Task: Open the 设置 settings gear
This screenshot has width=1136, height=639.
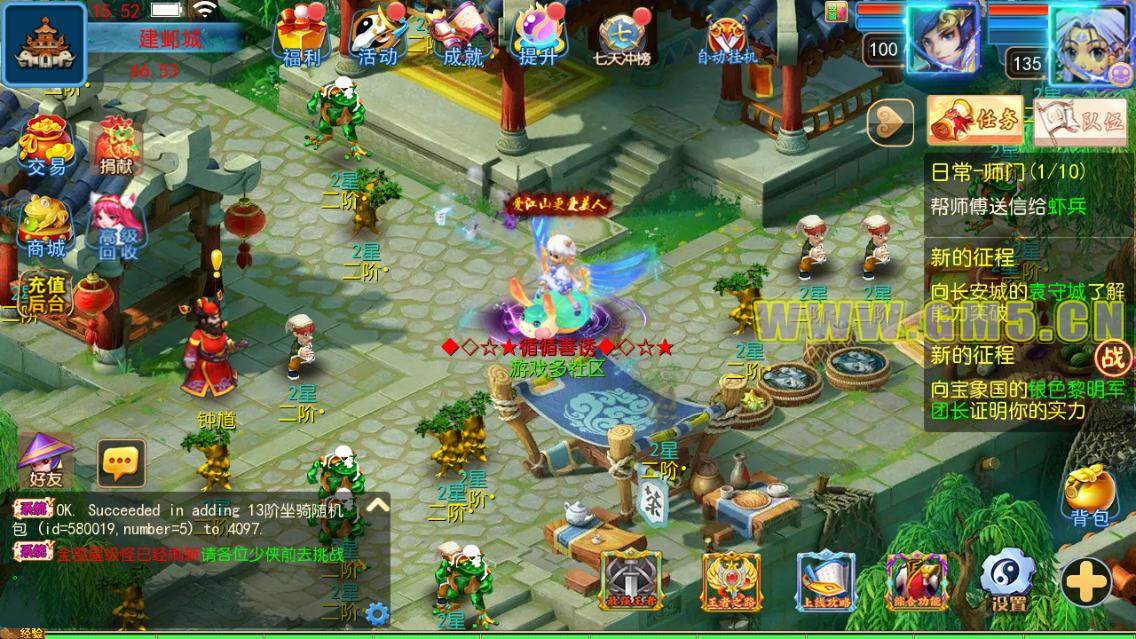Action: 1007,582
